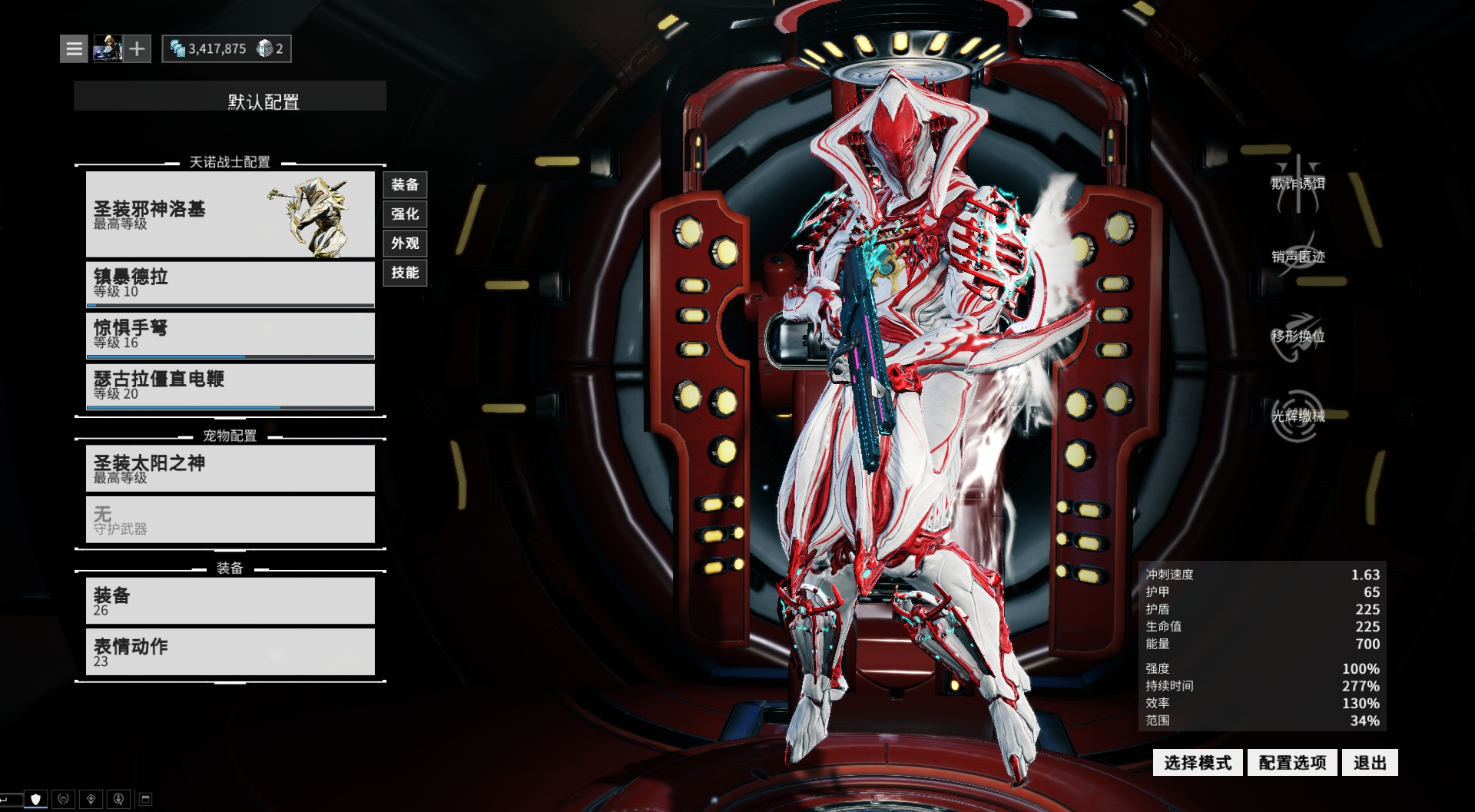
Task: Click the 选择模式 button
Action: tap(1197, 763)
